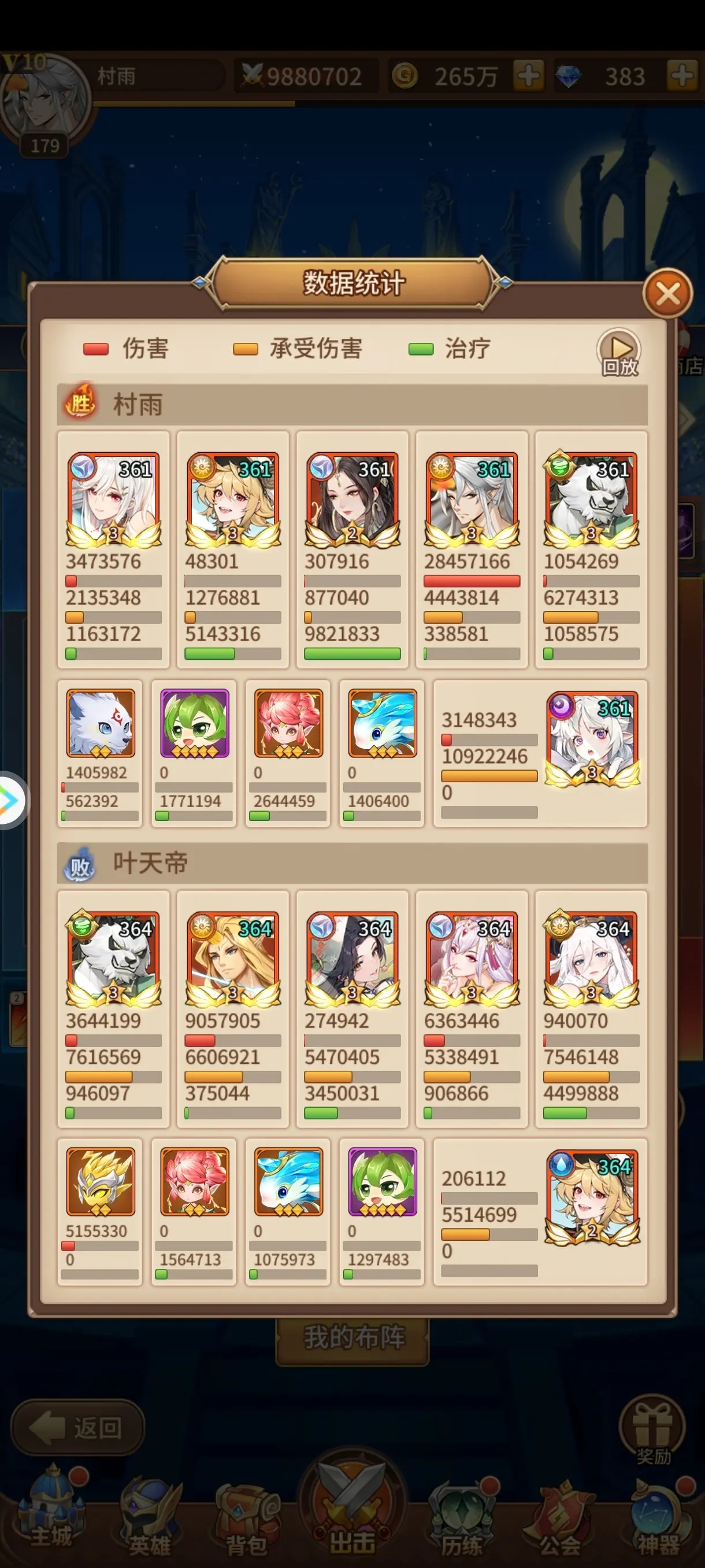Tap the 返回 back button
The width and height of the screenshot is (705, 1568).
77,1428
